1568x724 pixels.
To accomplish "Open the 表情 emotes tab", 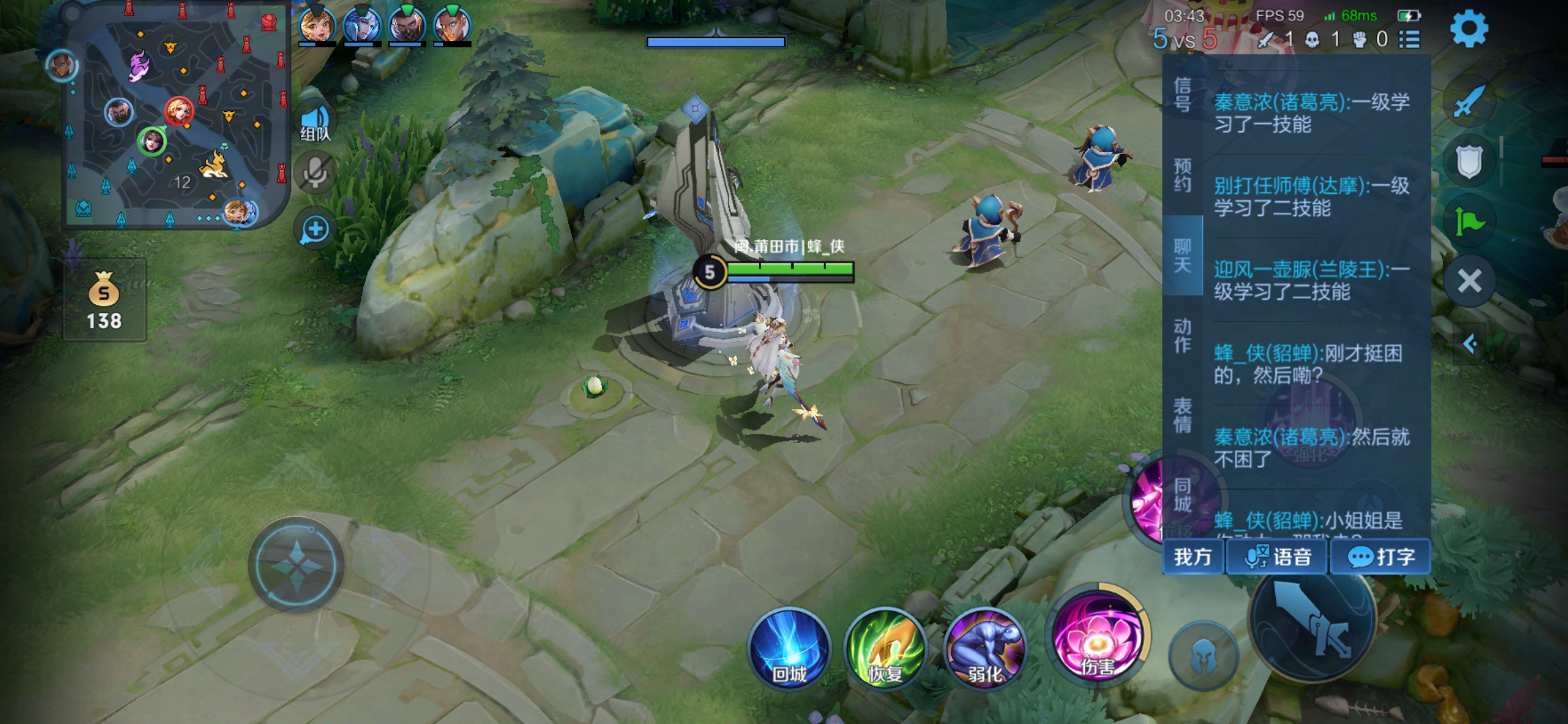I will click(1183, 415).
